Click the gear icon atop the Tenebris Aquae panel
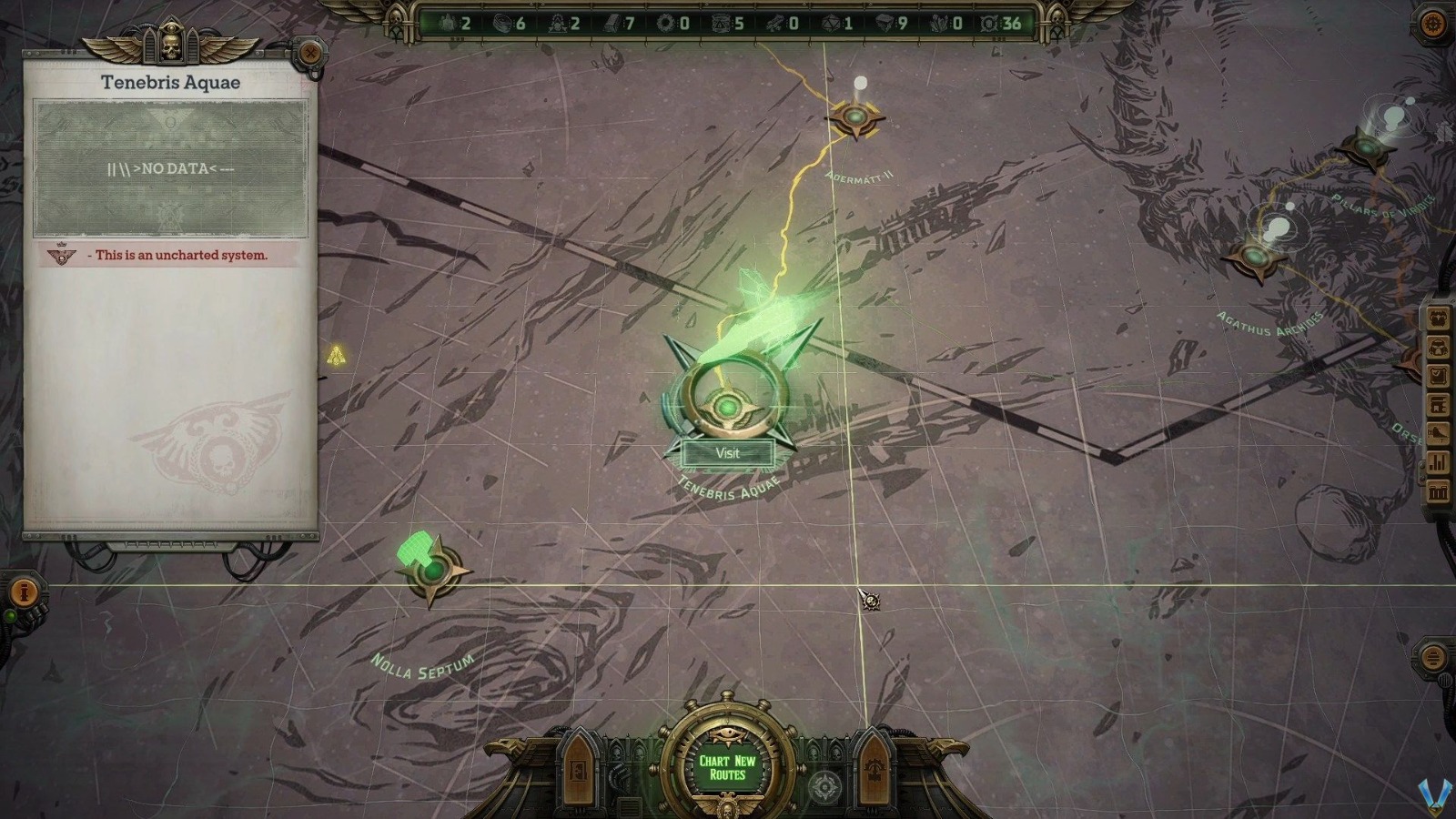This screenshot has width=1456, height=819. (309, 55)
